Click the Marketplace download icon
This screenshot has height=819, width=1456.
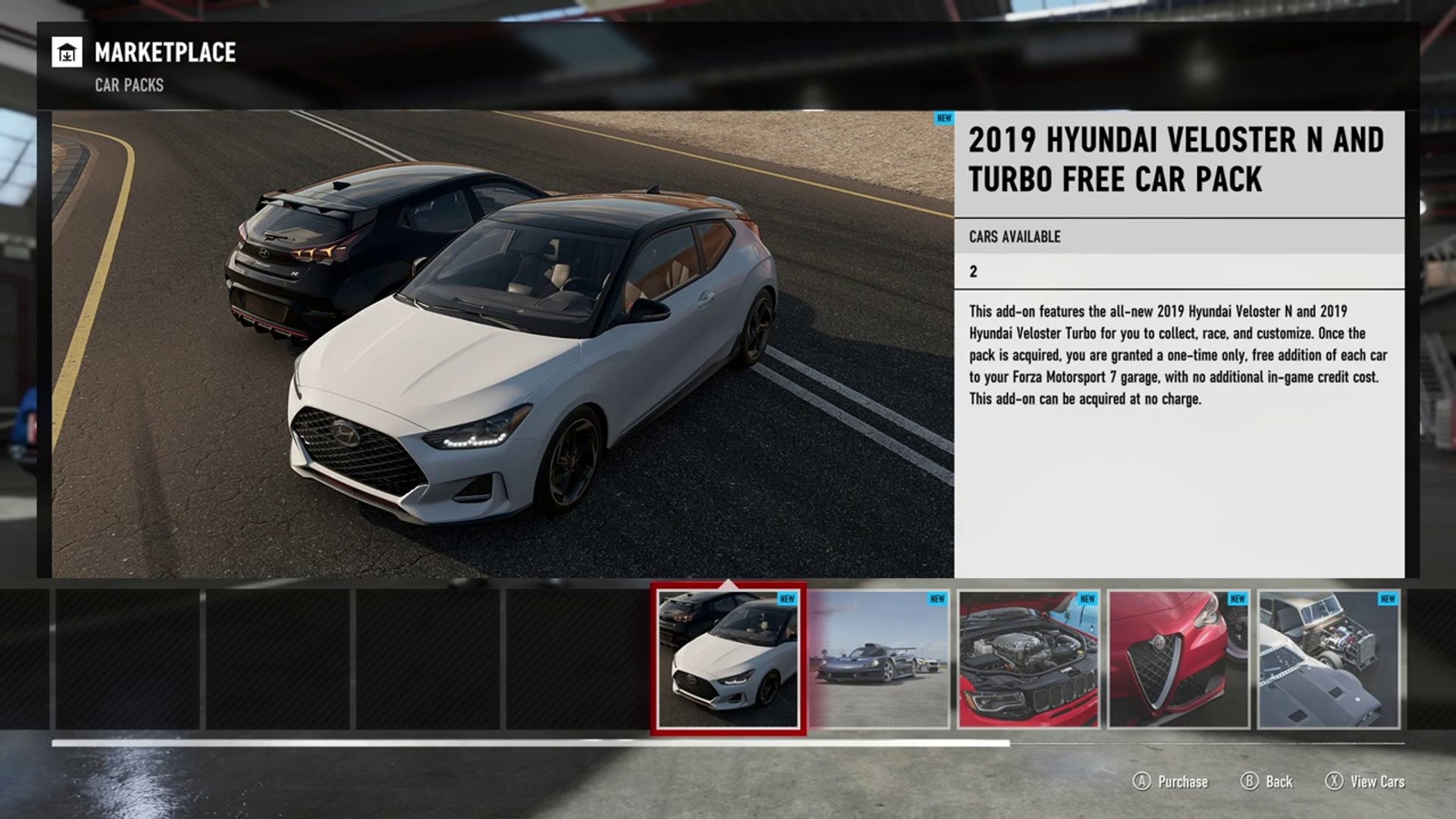pyautogui.click(x=67, y=53)
